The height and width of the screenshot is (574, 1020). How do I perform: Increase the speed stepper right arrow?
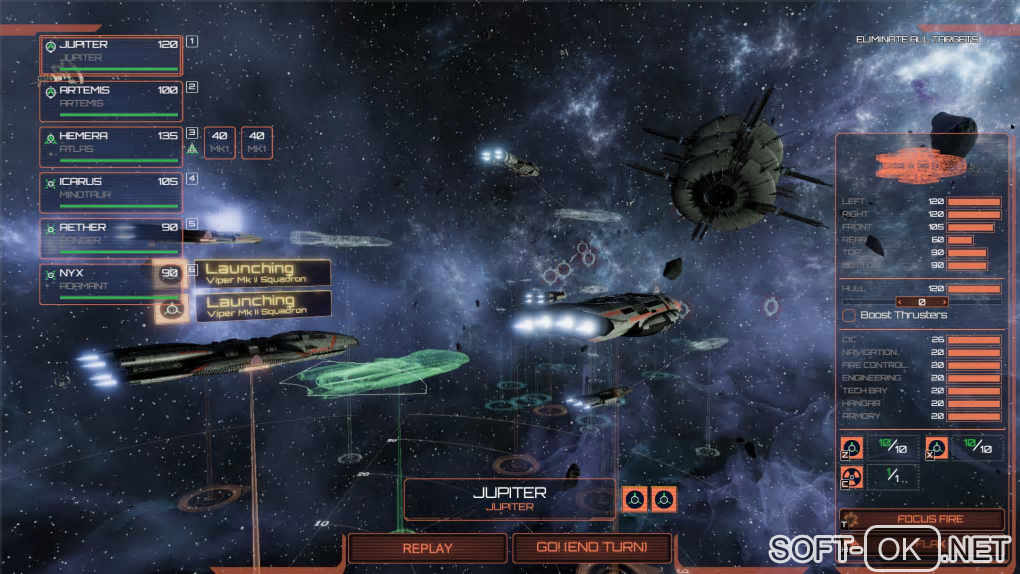point(943,301)
